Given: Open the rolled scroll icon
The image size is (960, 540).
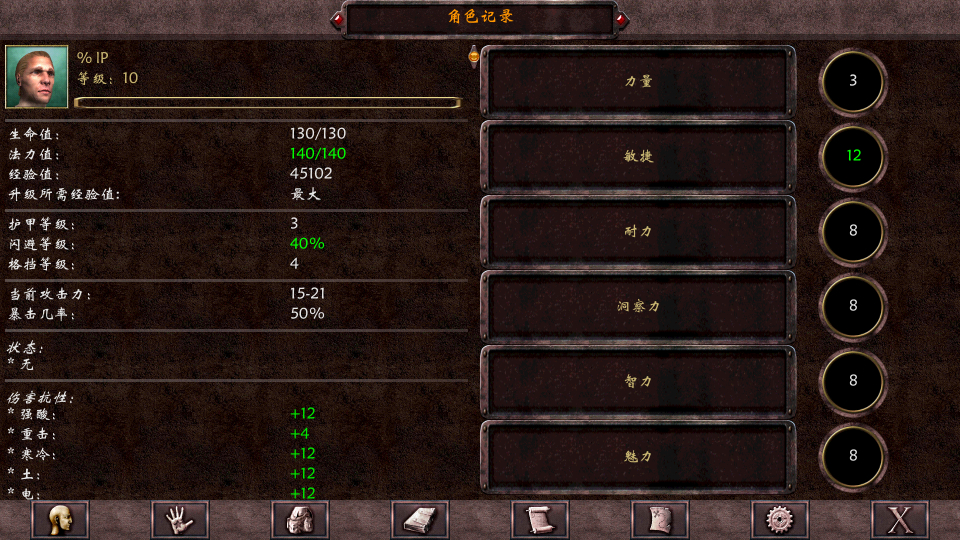Looking at the screenshot, I should coord(540,520).
